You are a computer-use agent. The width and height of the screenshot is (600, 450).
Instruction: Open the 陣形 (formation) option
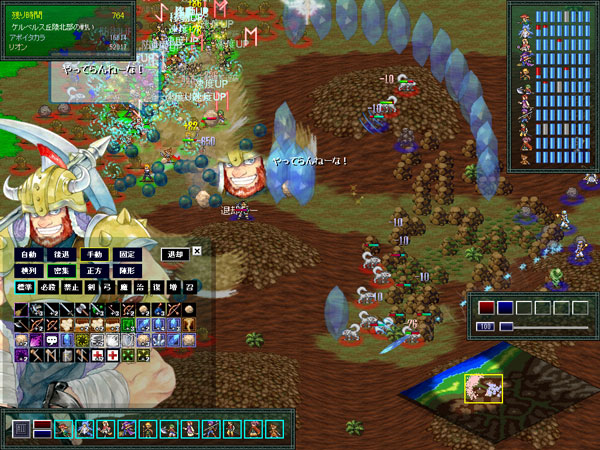click(x=127, y=270)
